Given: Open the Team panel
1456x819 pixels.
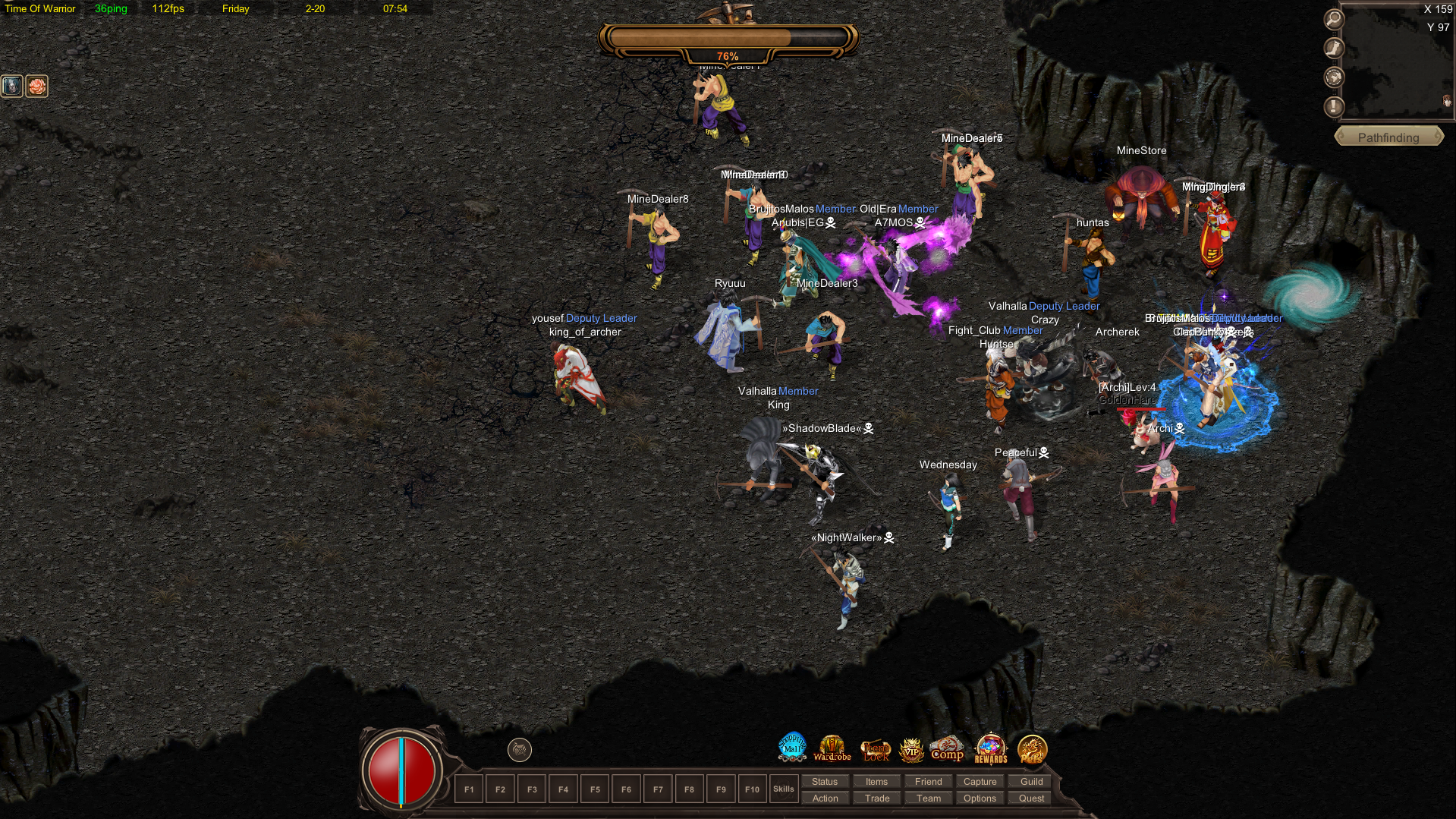Looking at the screenshot, I should pos(928,798).
